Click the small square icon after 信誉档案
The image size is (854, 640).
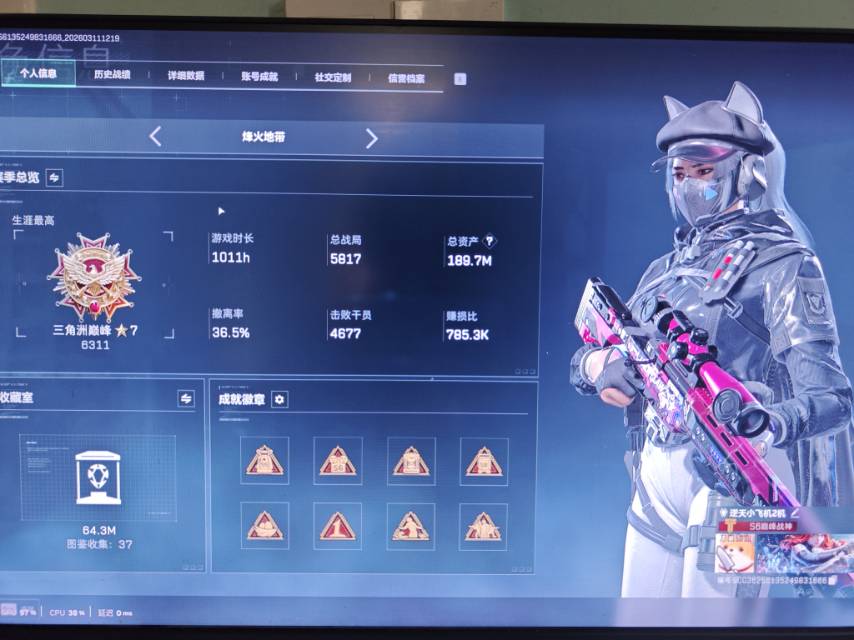tap(460, 78)
